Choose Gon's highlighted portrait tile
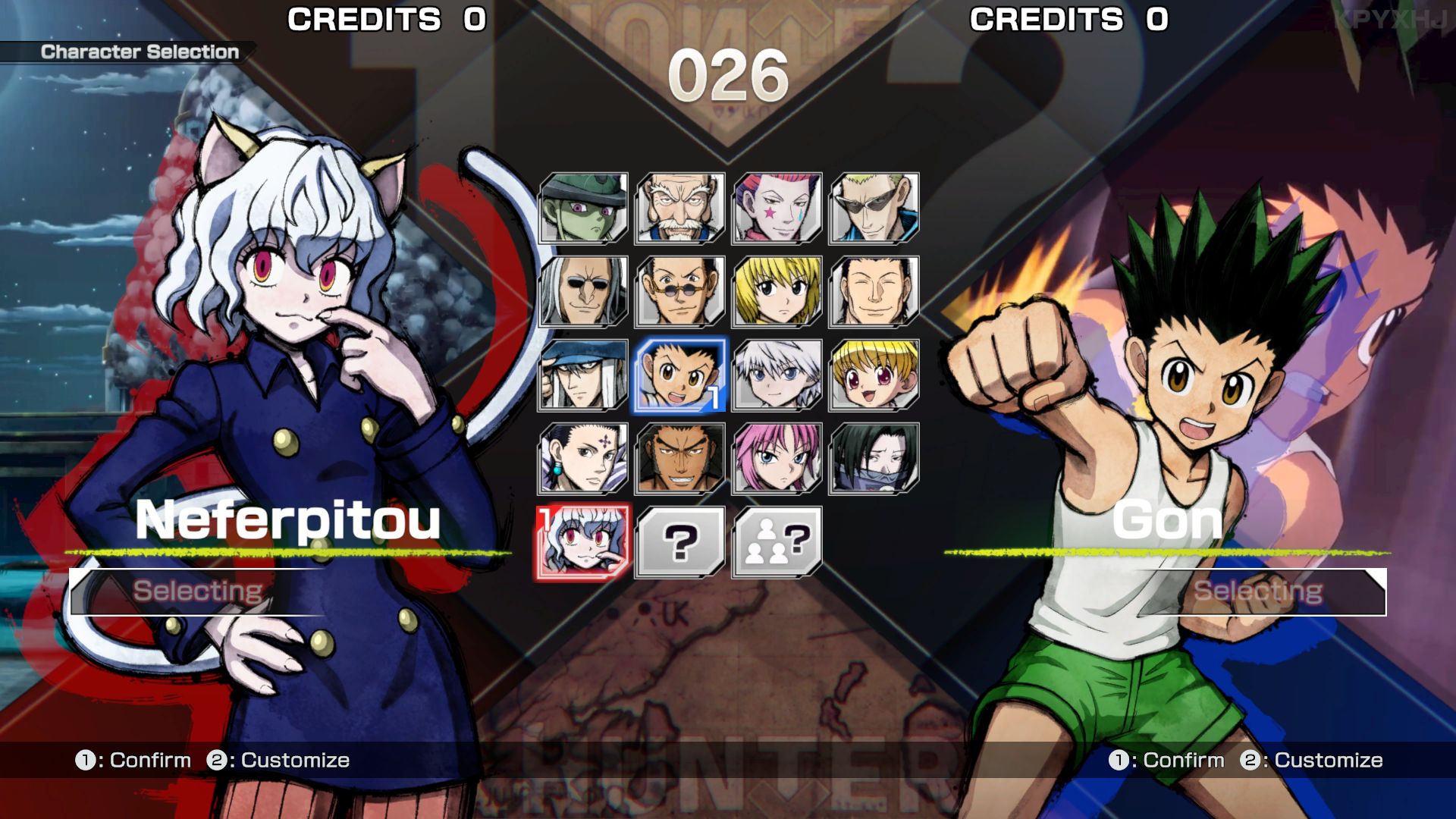Image resolution: width=1456 pixels, height=819 pixels. [x=680, y=375]
